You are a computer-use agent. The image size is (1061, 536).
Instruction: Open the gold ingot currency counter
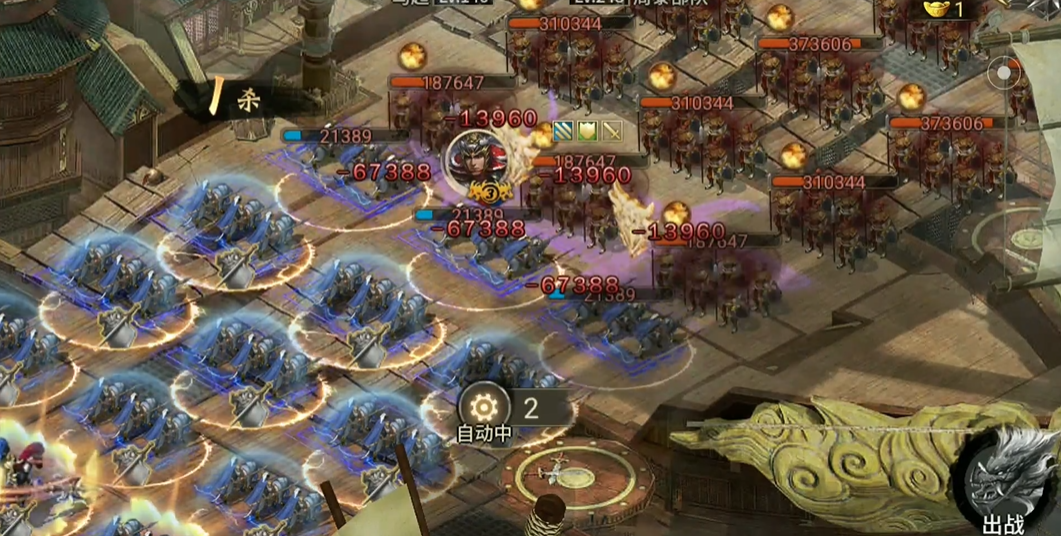[945, 10]
